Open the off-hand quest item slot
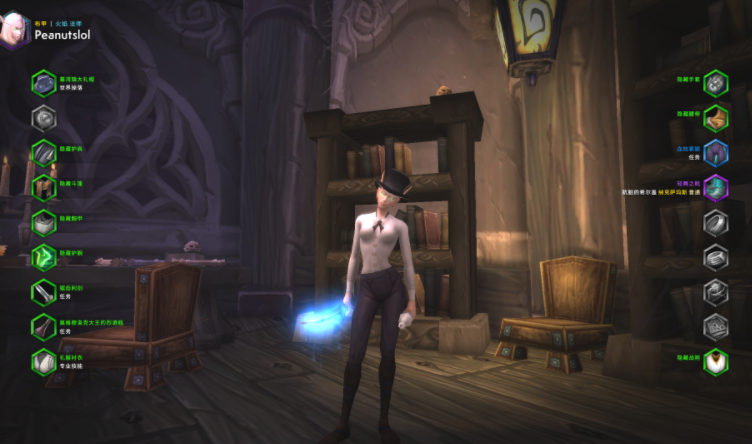This screenshot has width=752, height=444. click(43, 326)
